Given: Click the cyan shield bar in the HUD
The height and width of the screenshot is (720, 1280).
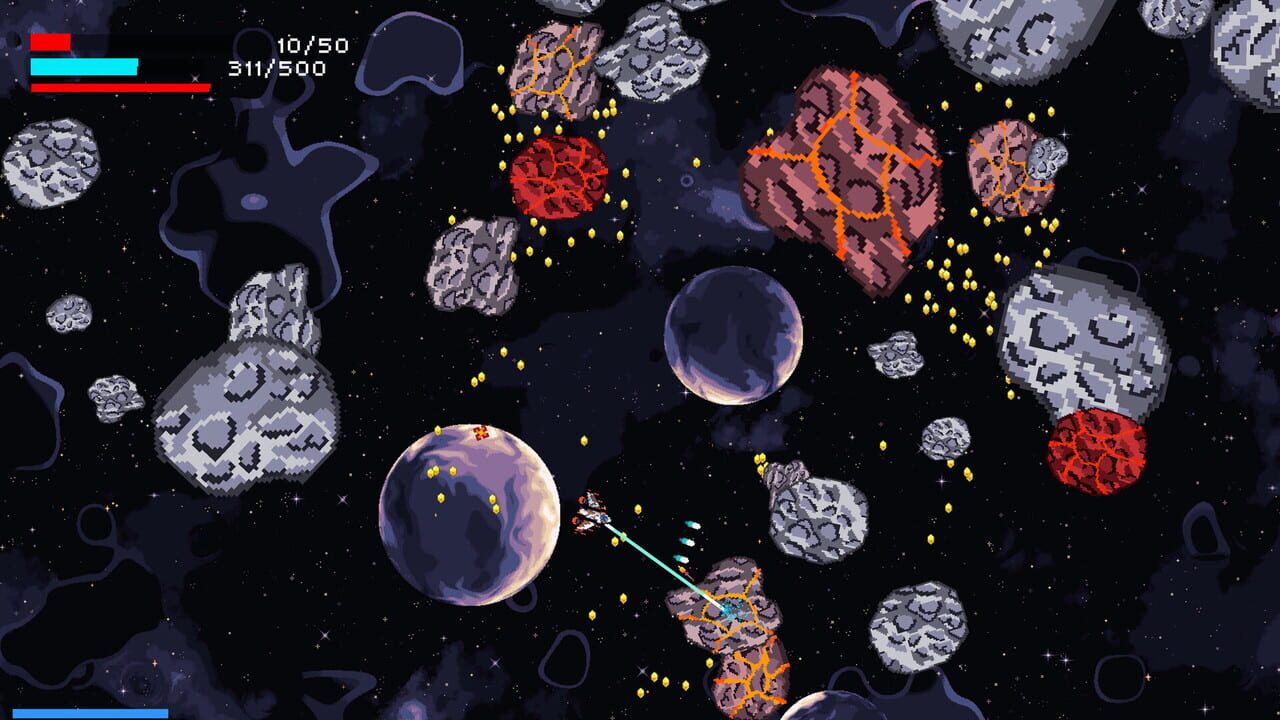Looking at the screenshot, I should point(85,65).
